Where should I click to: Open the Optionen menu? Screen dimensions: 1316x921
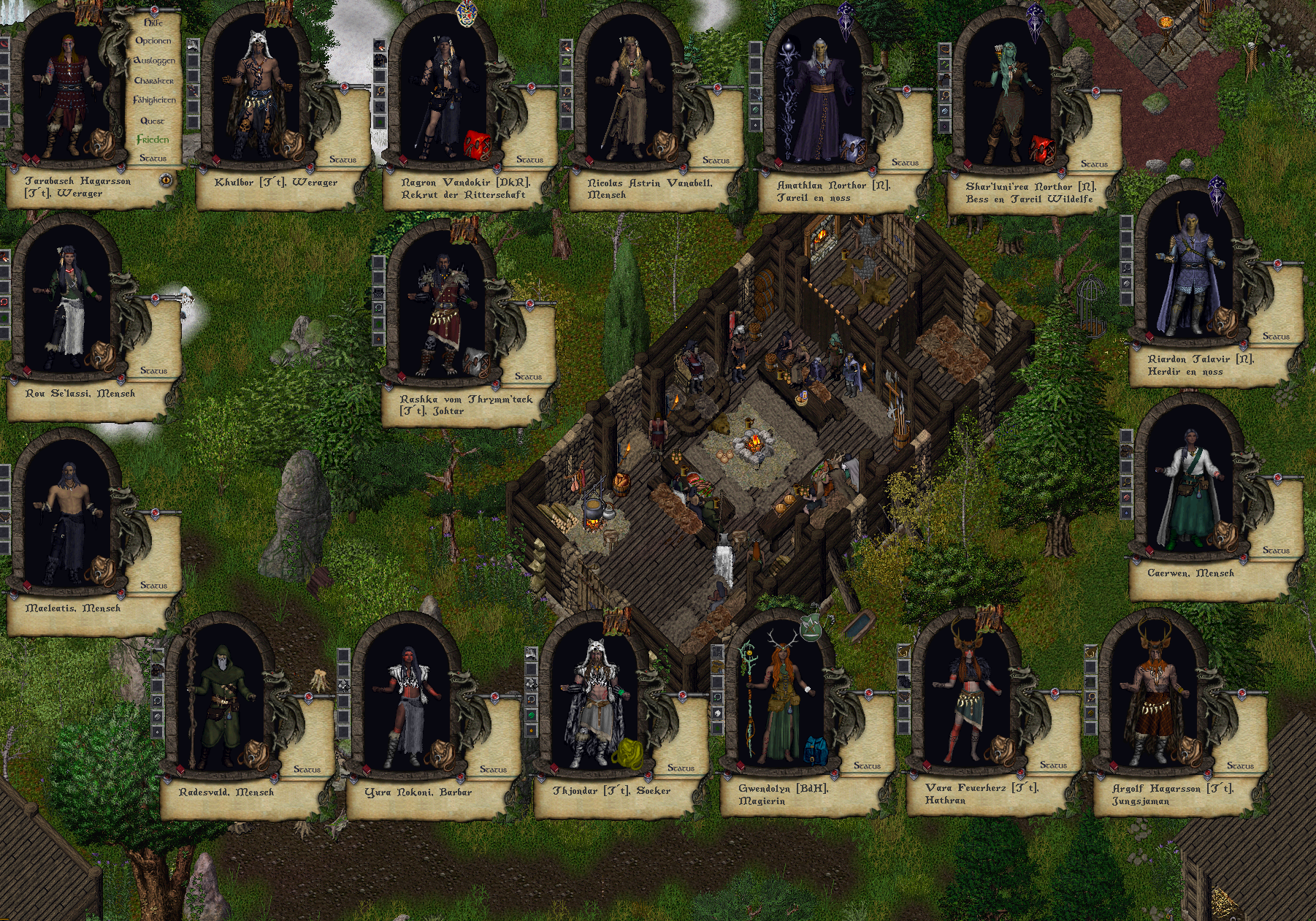[x=153, y=41]
